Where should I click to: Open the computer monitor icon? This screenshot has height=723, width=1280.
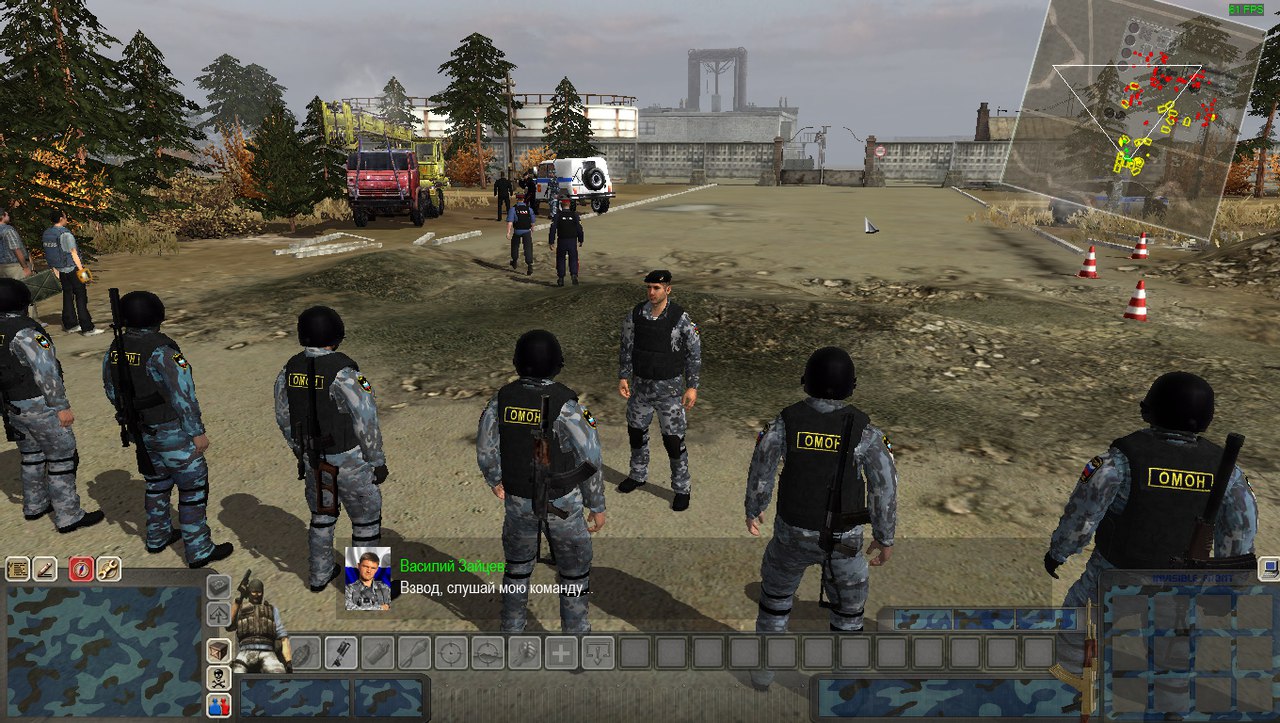point(1268,569)
